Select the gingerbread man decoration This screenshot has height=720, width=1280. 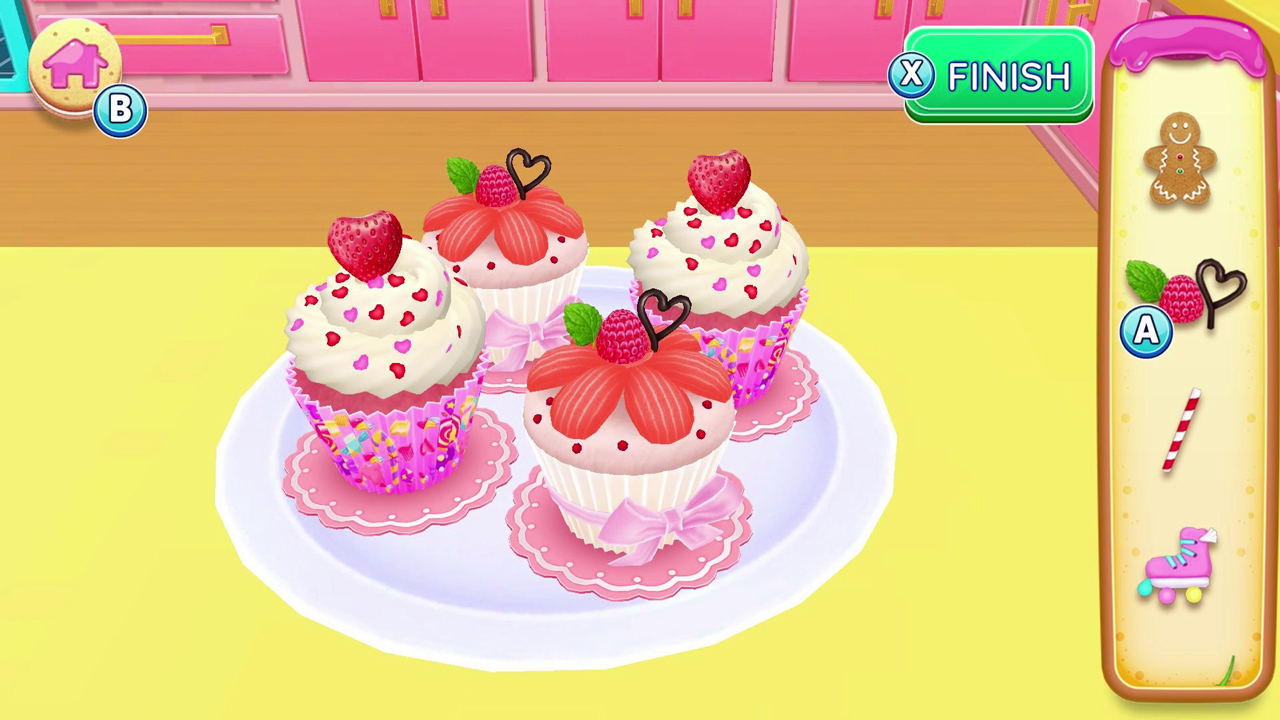pos(1180,162)
